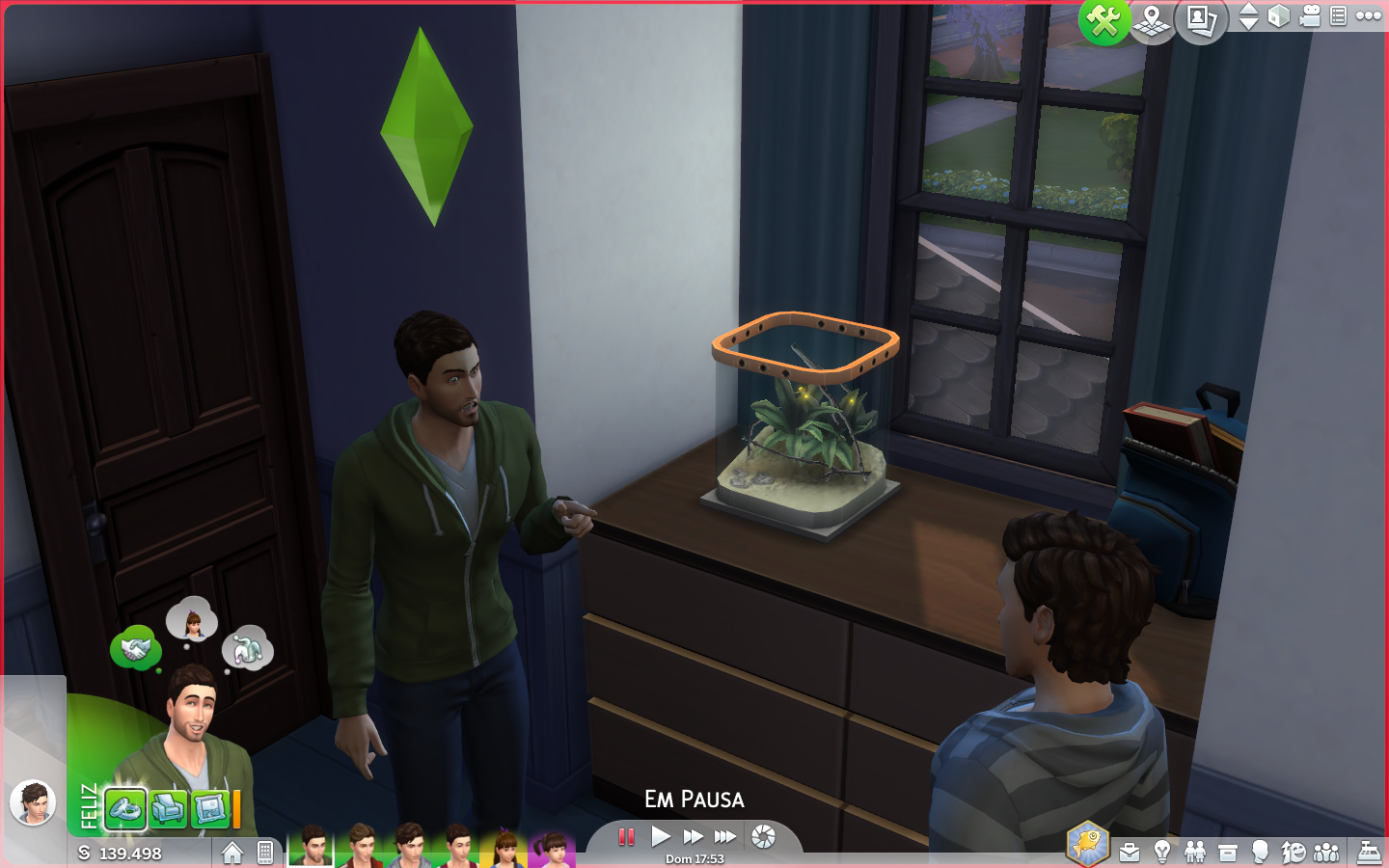Open the golden fish aspiration panel
Viewport: 1389px width, 868px height.
pos(1087,844)
